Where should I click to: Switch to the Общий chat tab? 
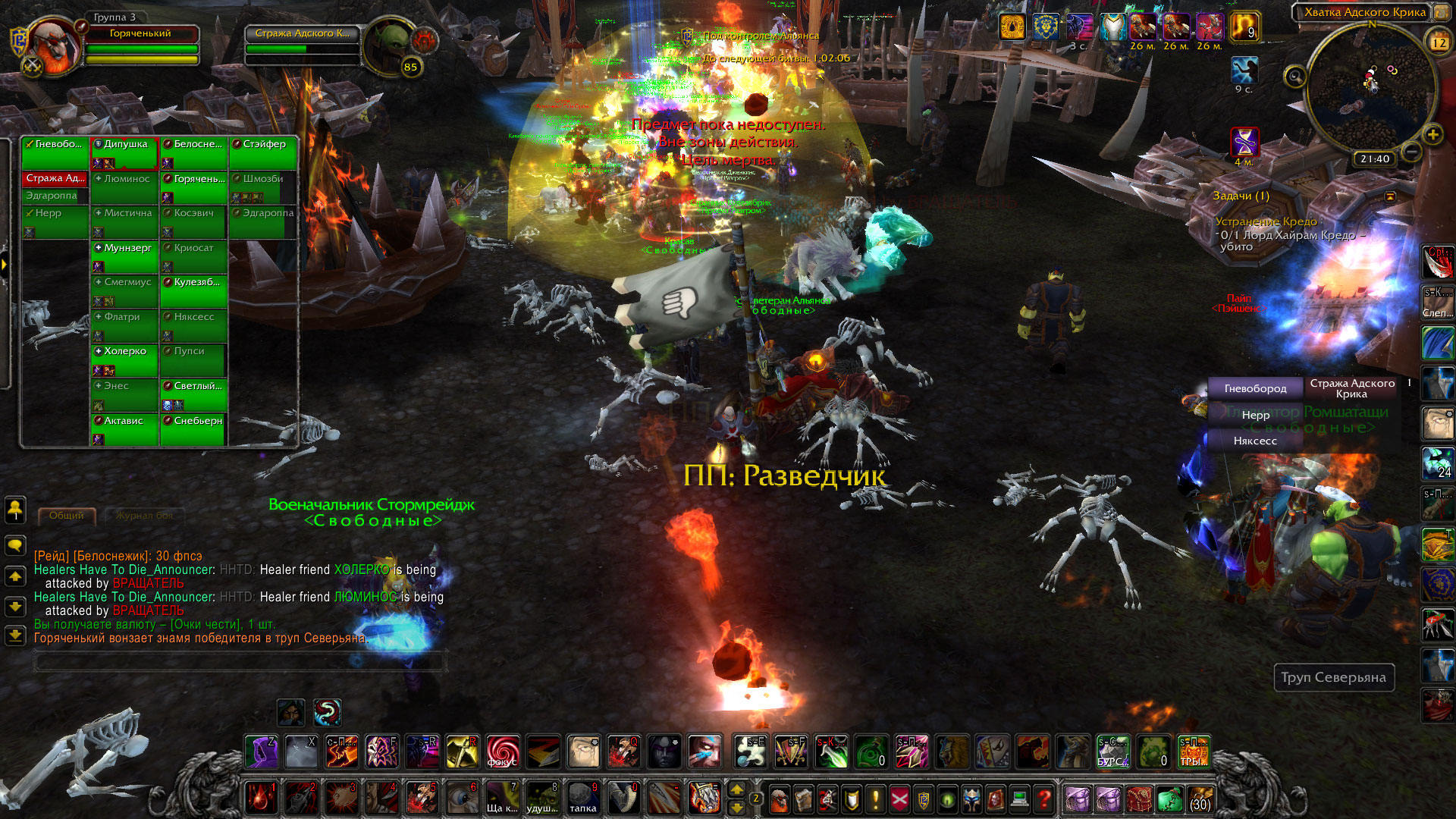click(67, 516)
